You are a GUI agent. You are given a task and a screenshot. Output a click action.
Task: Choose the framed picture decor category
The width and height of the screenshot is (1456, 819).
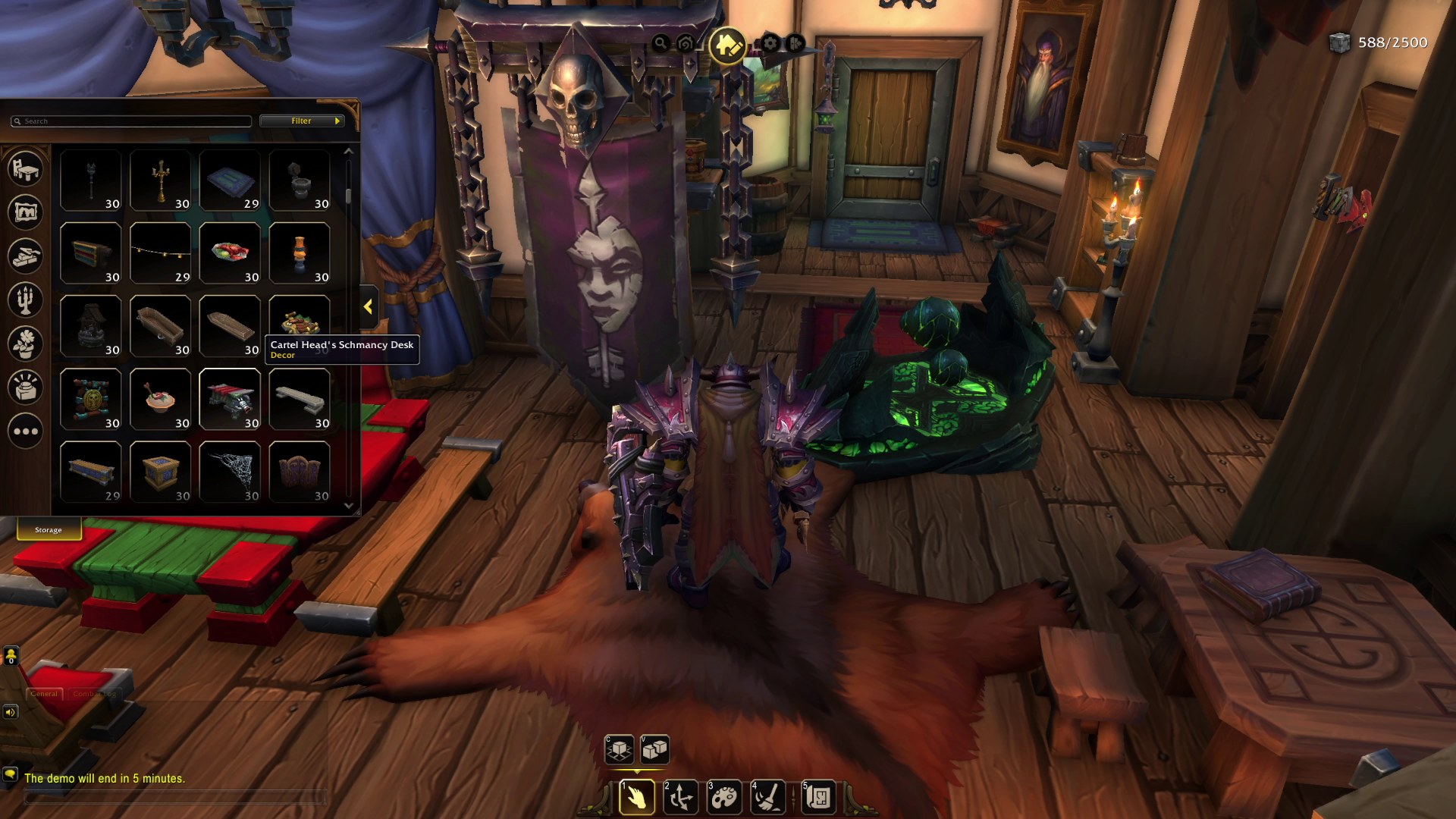coord(25,212)
